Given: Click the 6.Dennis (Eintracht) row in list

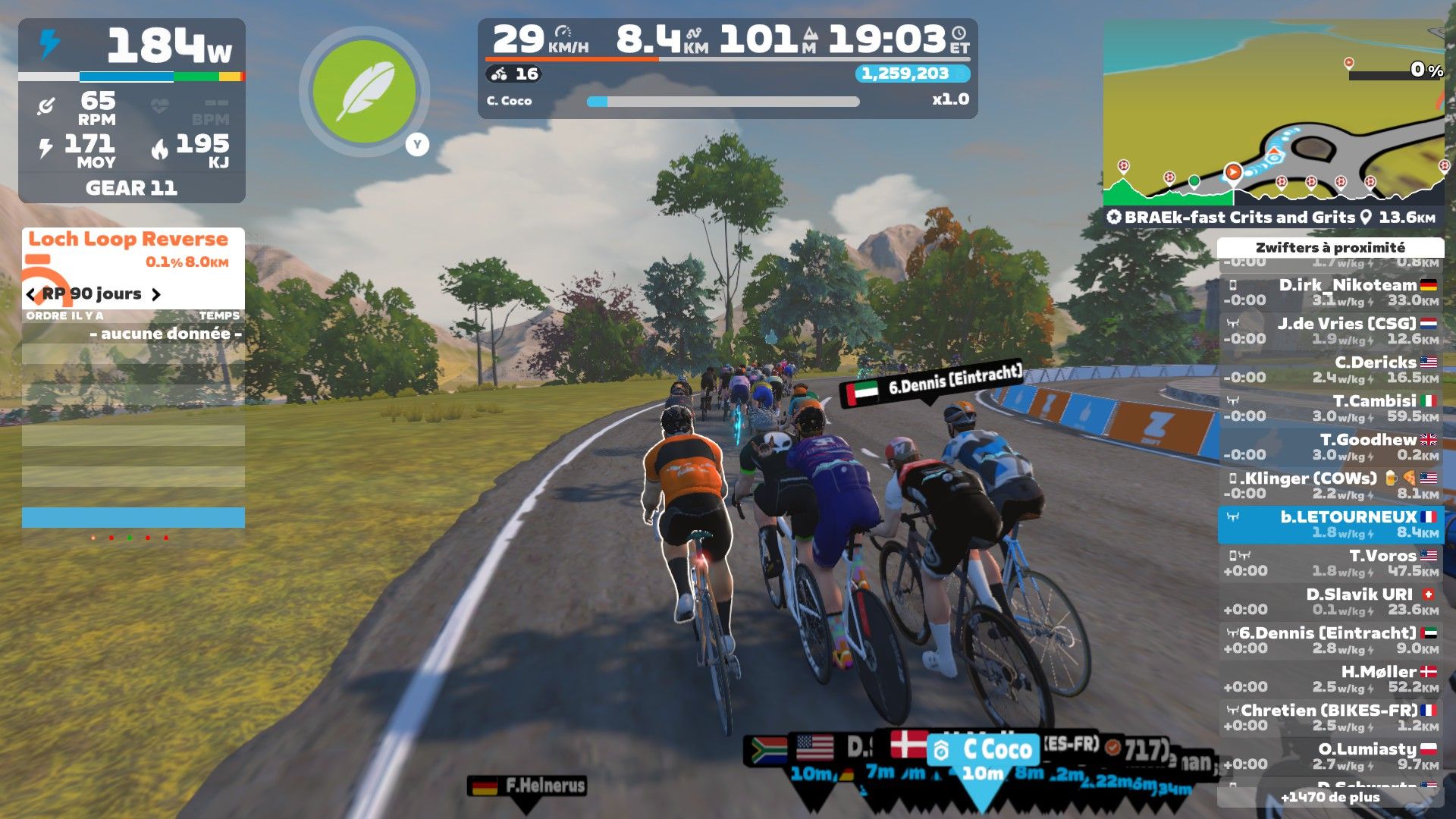Looking at the screenshot, I should click(1331, 640).
